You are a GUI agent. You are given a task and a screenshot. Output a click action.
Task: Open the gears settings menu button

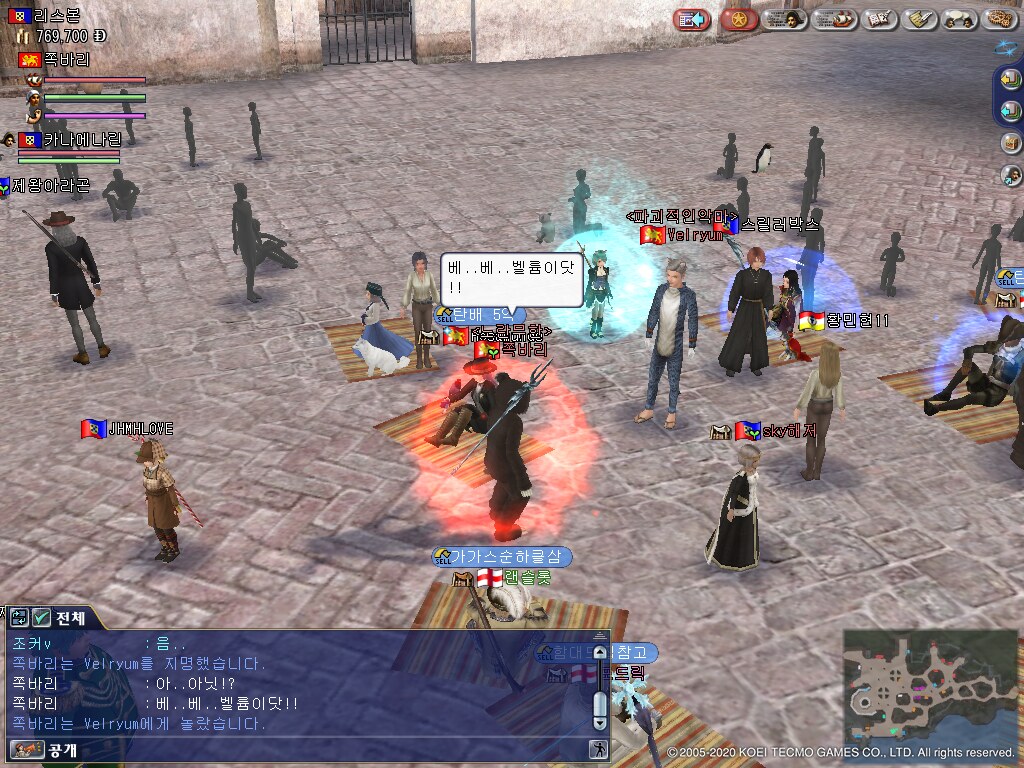click(999, 19)
